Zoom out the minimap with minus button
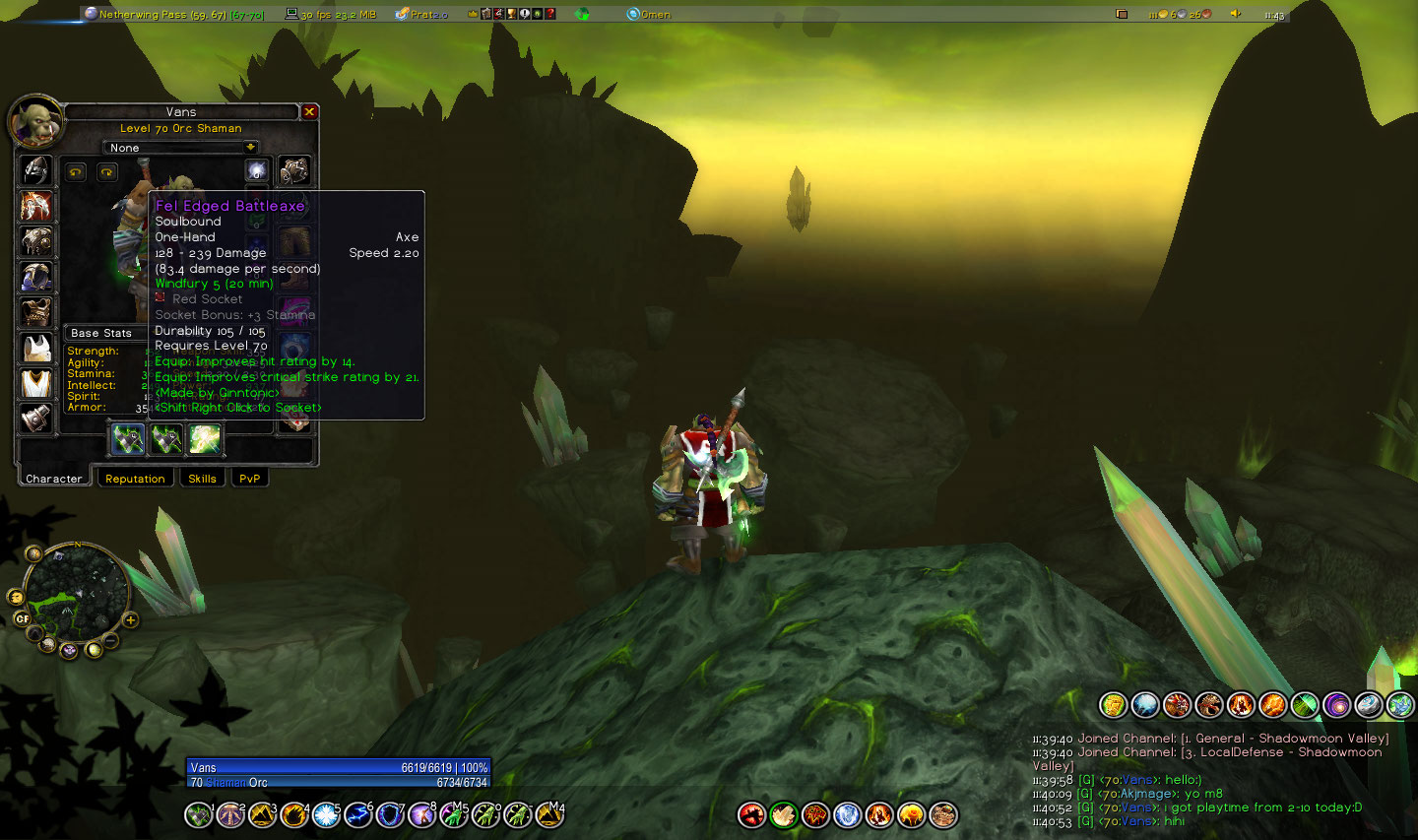1418x840 pixels. pos(111,641)
